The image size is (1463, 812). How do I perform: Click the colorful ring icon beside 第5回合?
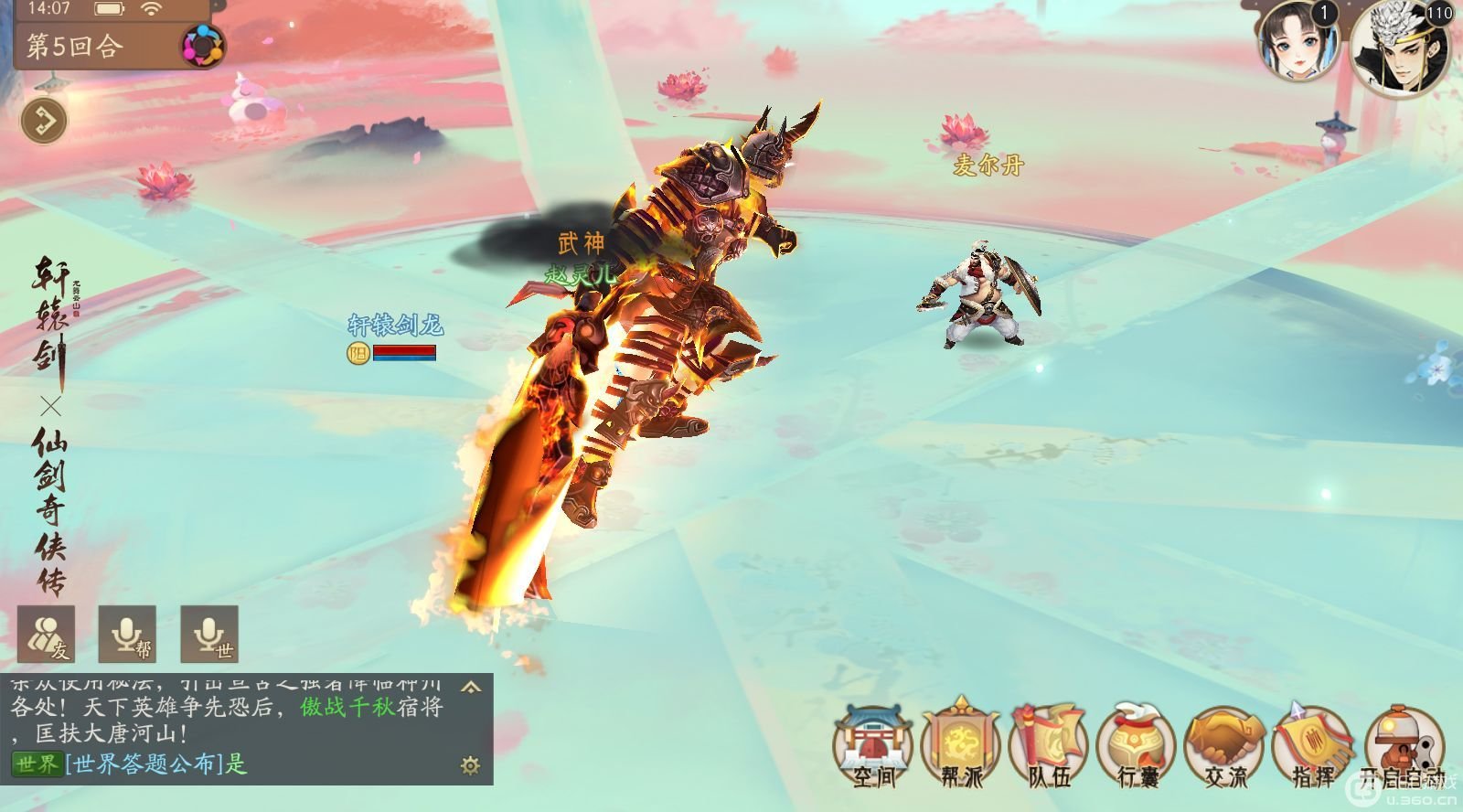[201, 45]
